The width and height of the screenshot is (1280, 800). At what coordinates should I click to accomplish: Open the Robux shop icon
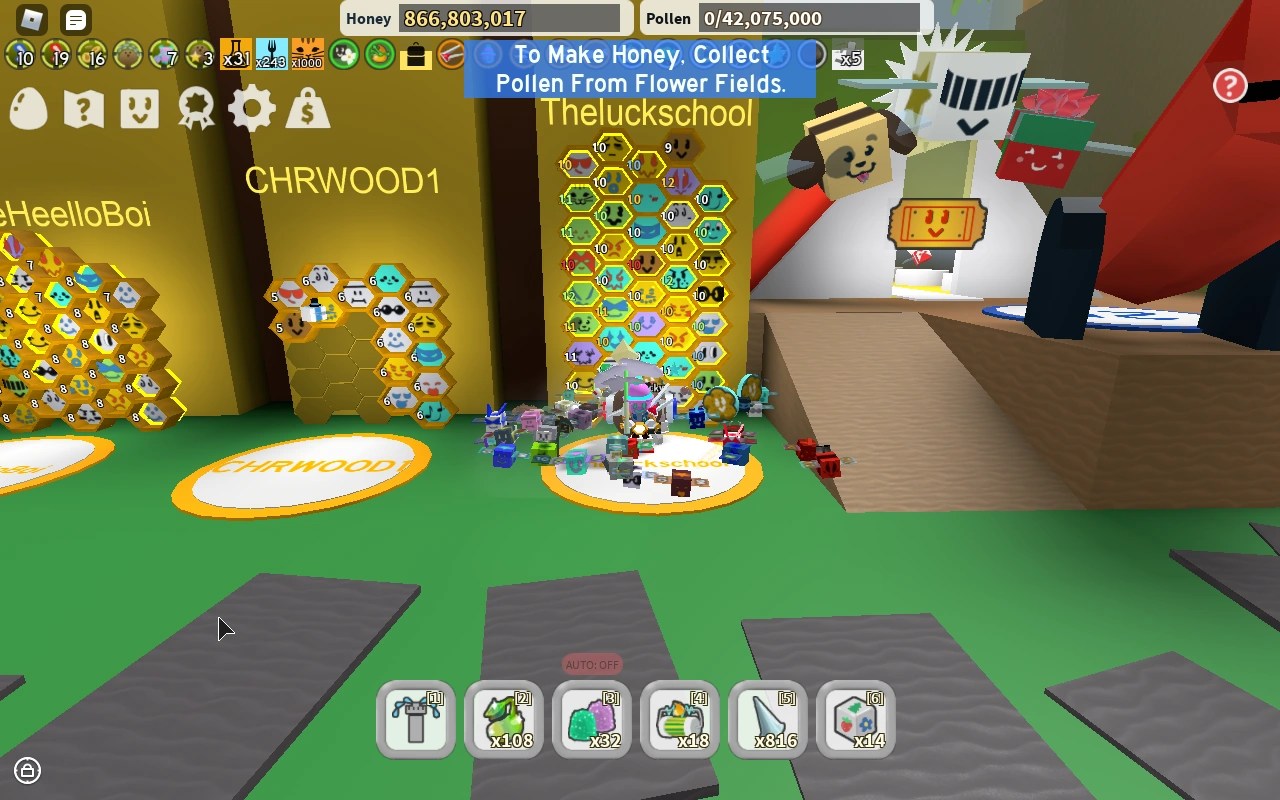point(309,109)
